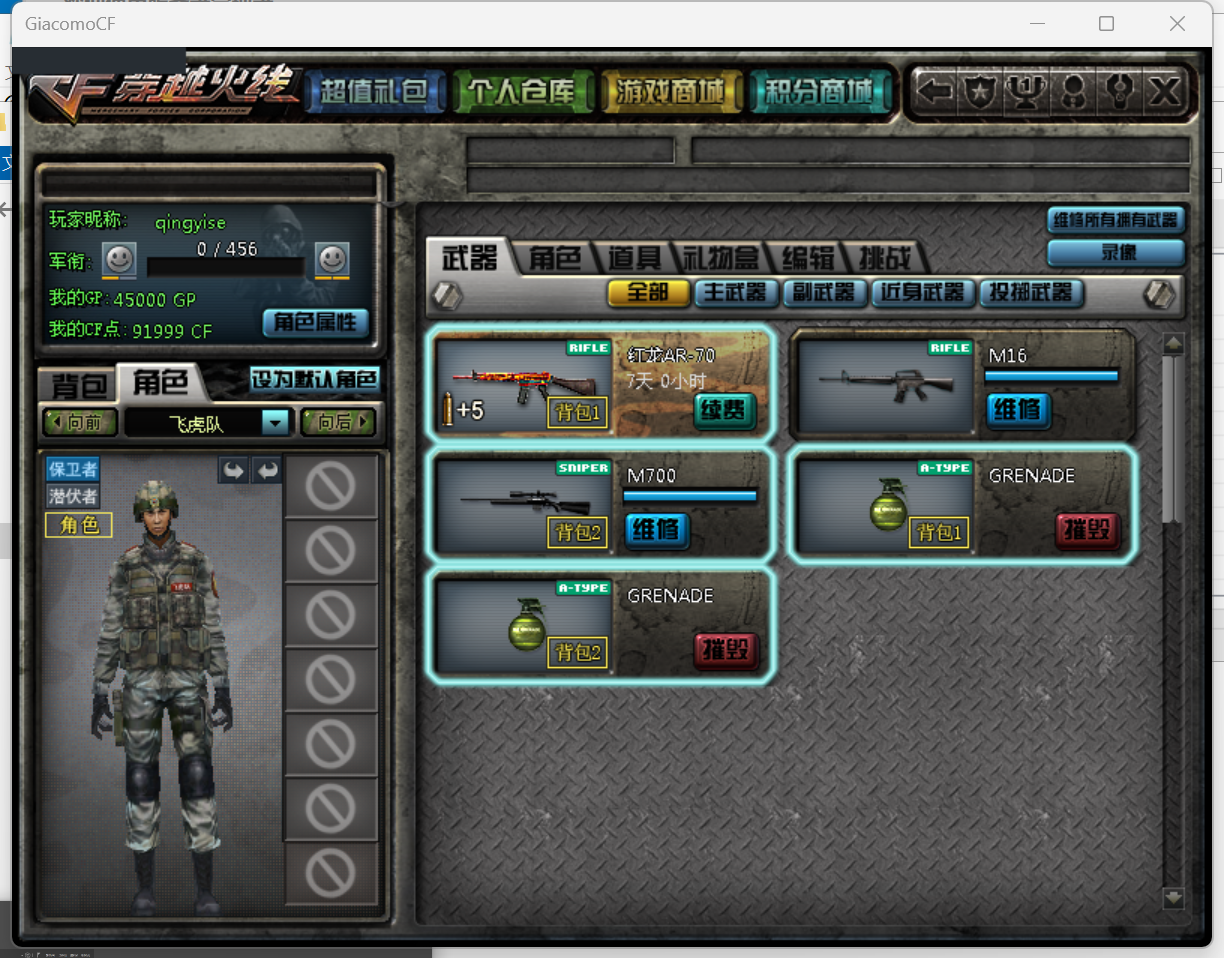This screenshot has height=958, width=1224.
Task: Open the 角色属性 character attributes
Action: [316, 322]
